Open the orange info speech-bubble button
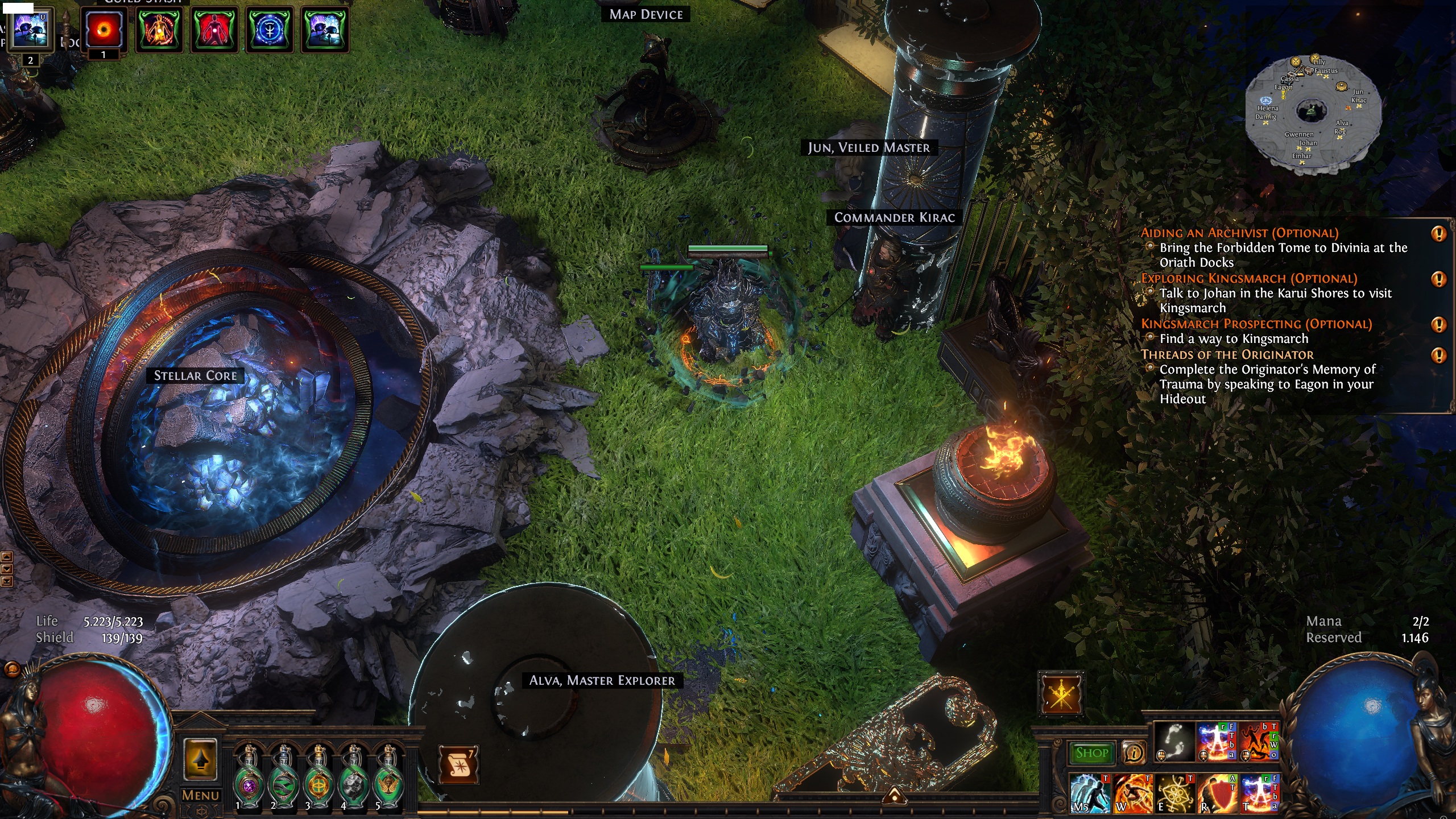The width and height of the screenshot is (1456, 819). click(1134, 752)
